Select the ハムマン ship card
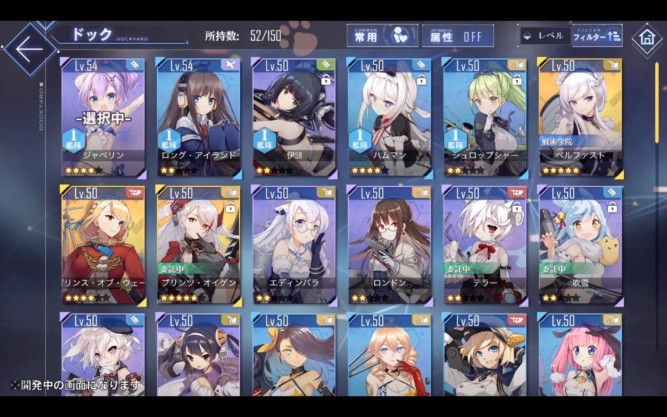 pyautogui.click(x=389, y=116)
